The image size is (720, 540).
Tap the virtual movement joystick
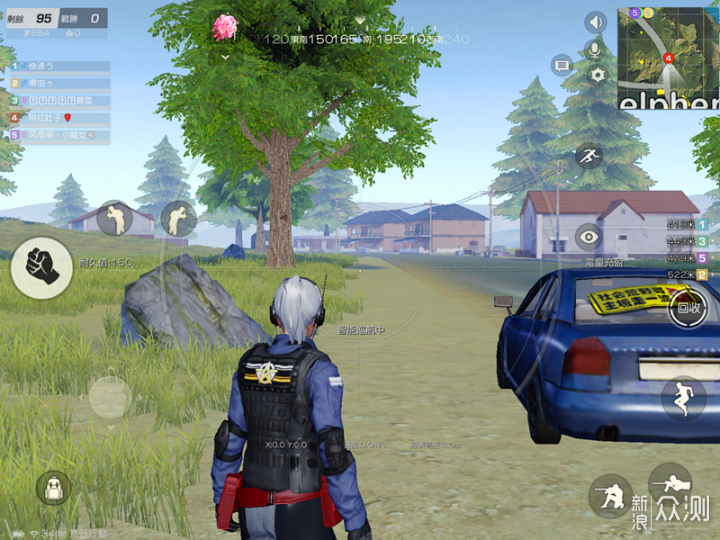click(109, 397)
